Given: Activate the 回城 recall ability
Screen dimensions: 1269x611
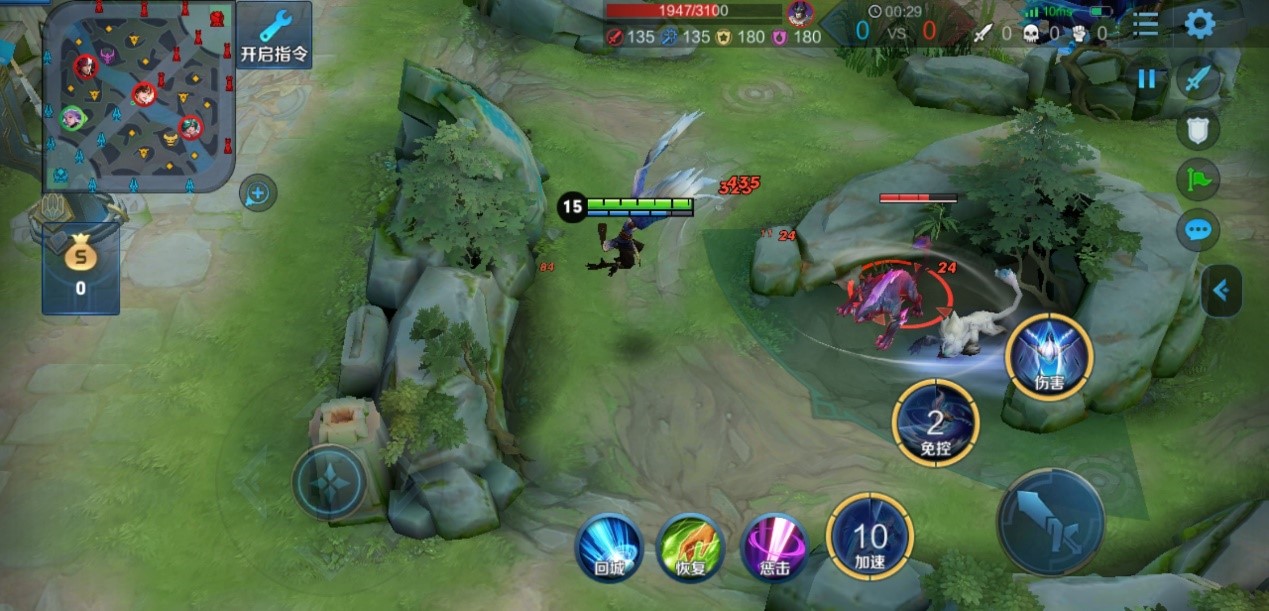Looking at the screenshot, I should (x=609, y=548).
